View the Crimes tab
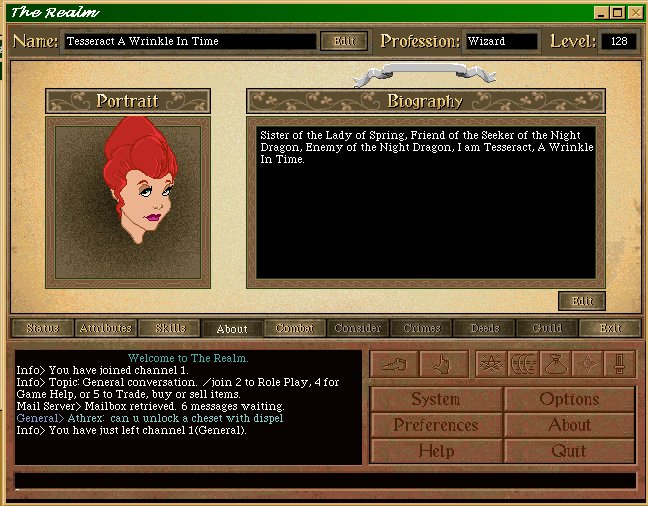Screen dimensions: 648x506 [421, 328]
